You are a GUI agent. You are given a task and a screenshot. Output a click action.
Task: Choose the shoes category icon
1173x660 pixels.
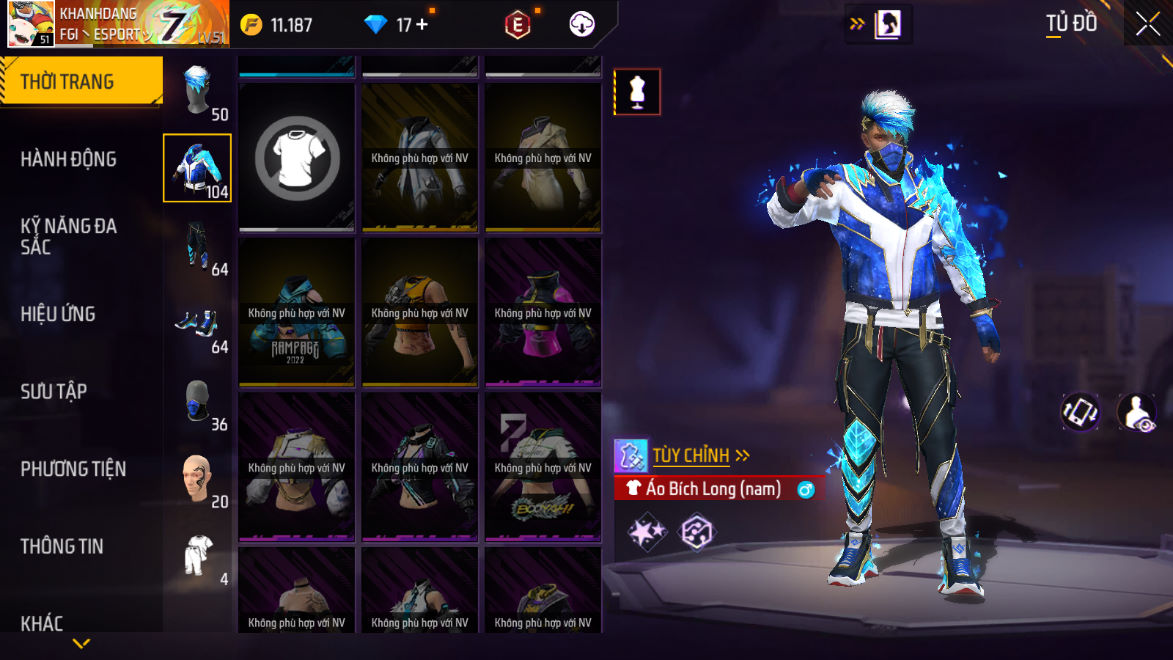197,323
